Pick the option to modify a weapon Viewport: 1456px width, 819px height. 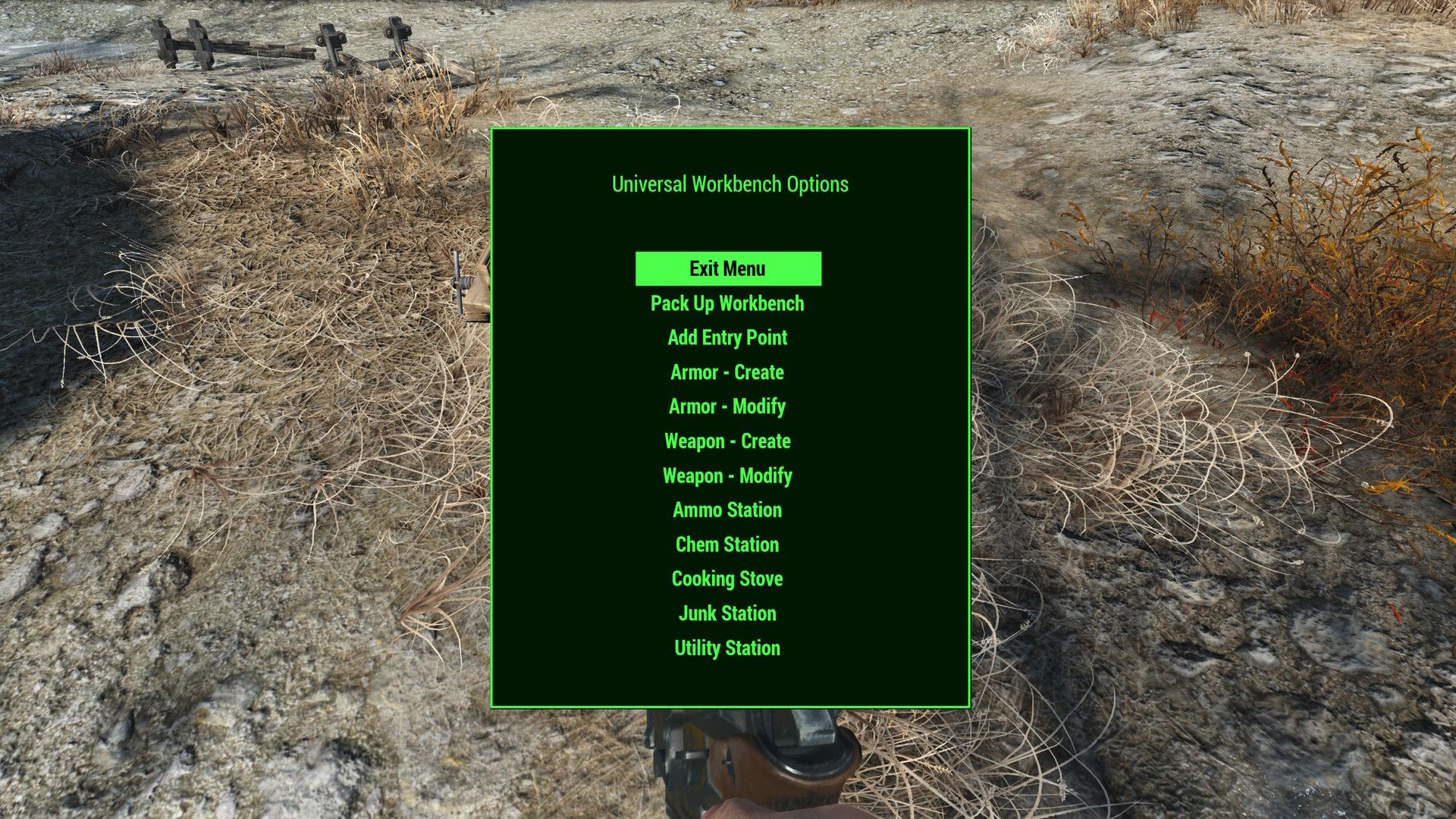point(727,475)
